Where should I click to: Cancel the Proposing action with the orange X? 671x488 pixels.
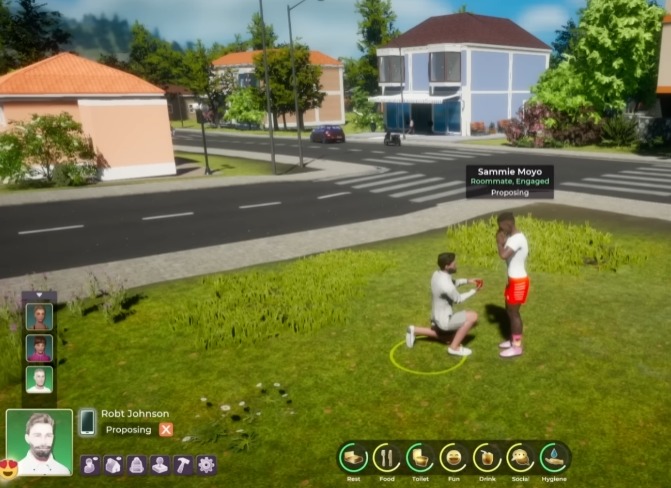(x=166, y=430)
